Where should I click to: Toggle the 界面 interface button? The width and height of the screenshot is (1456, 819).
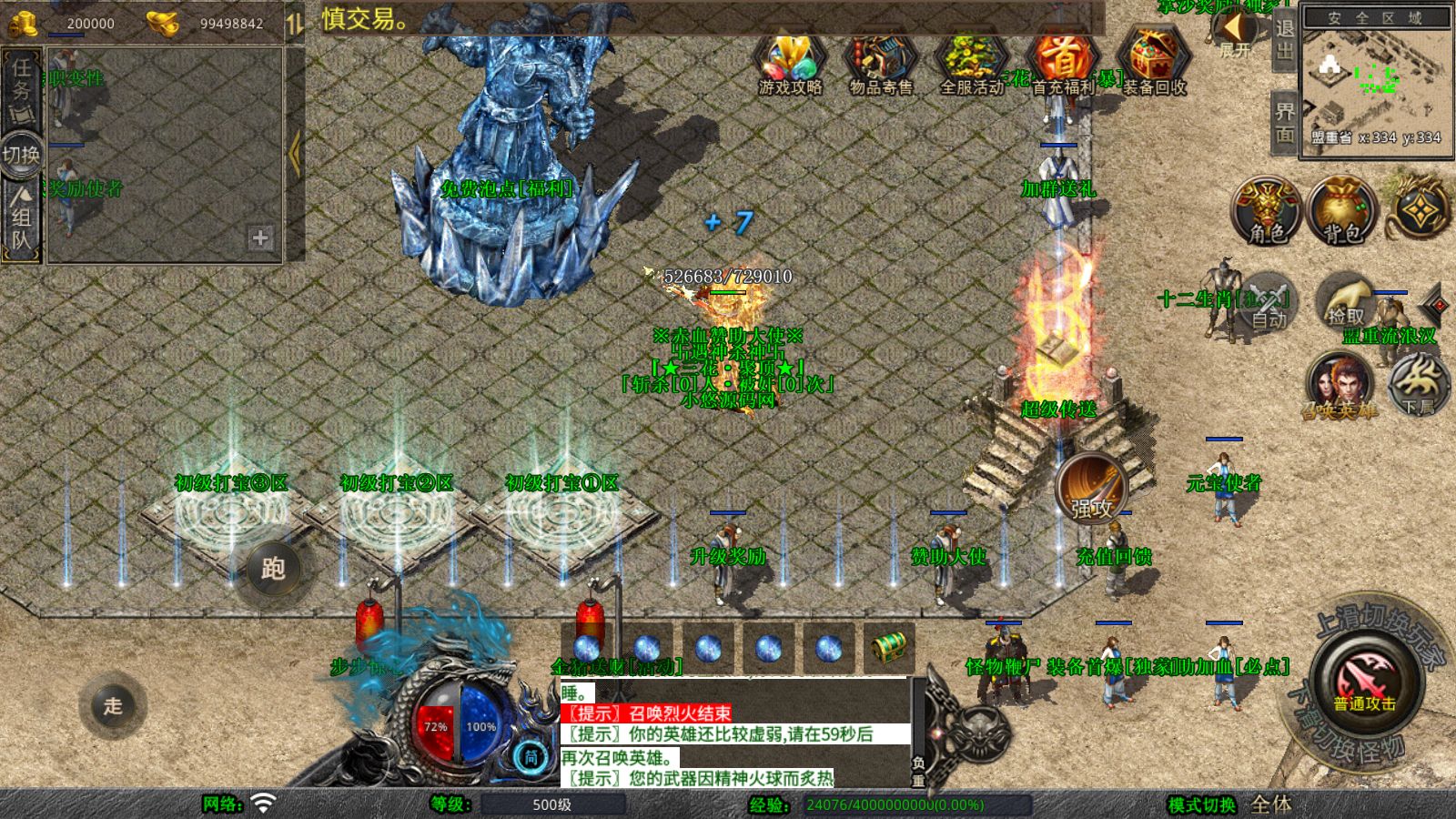[x=1284, y=122]
